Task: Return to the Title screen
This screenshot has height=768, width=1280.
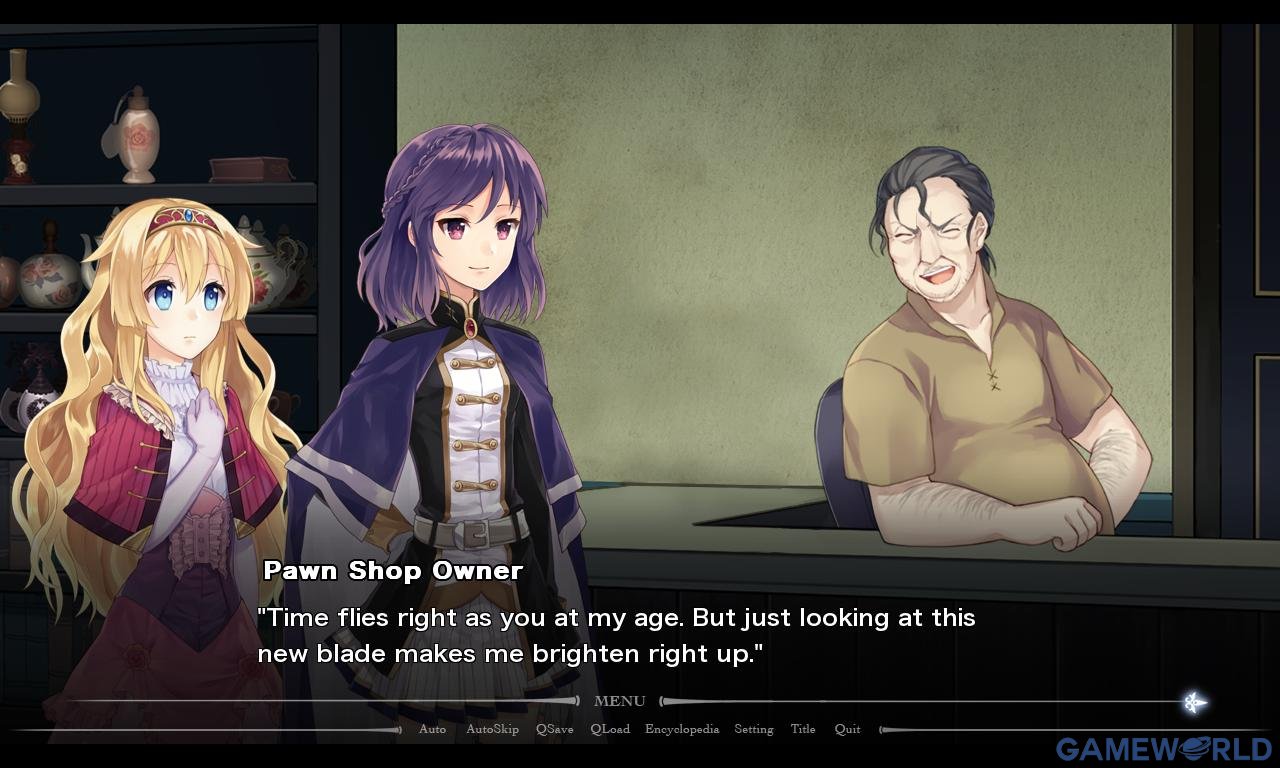Action: tap(803, 729)
